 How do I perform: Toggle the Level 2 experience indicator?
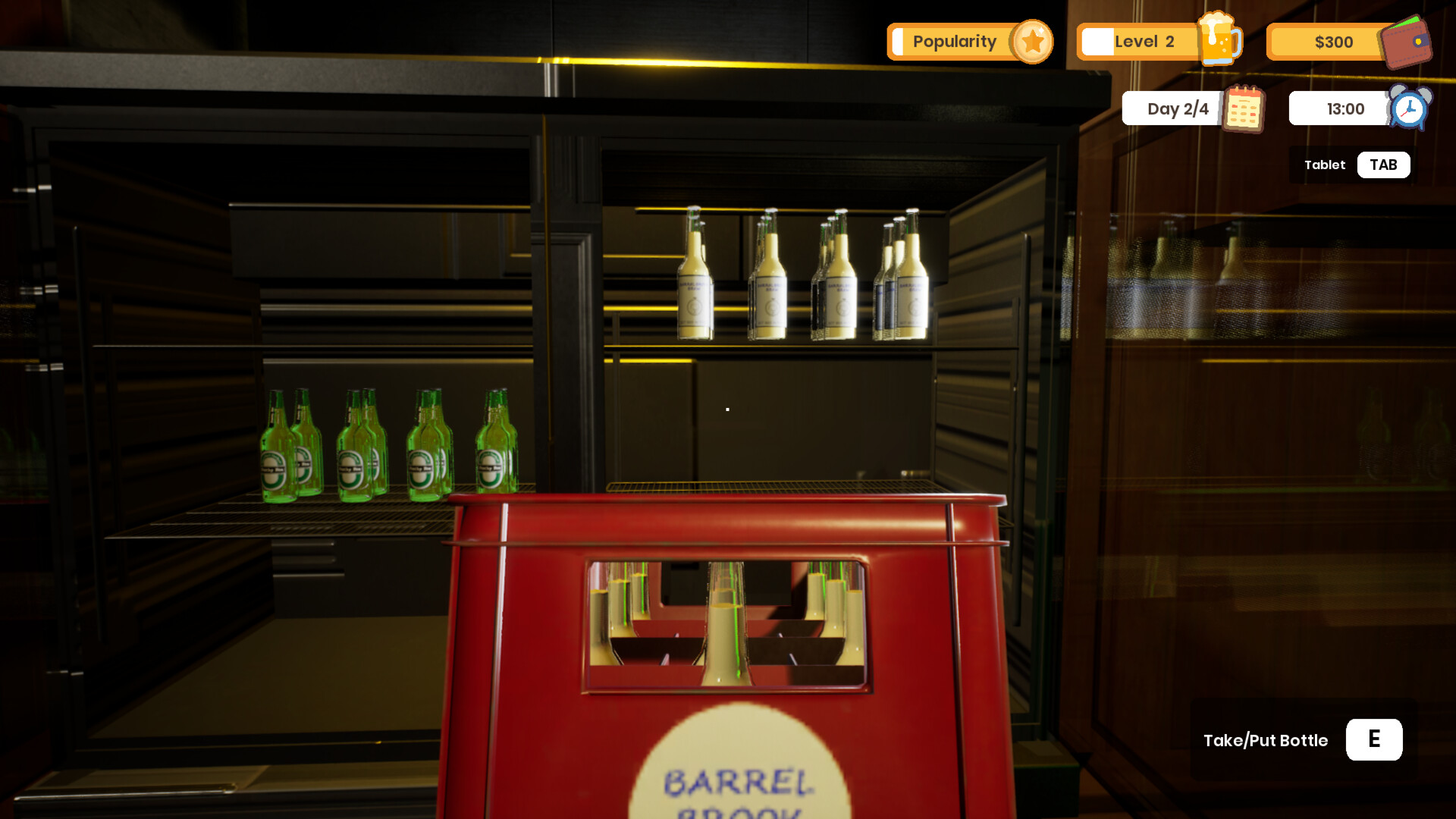click(x=1098, y=42)
